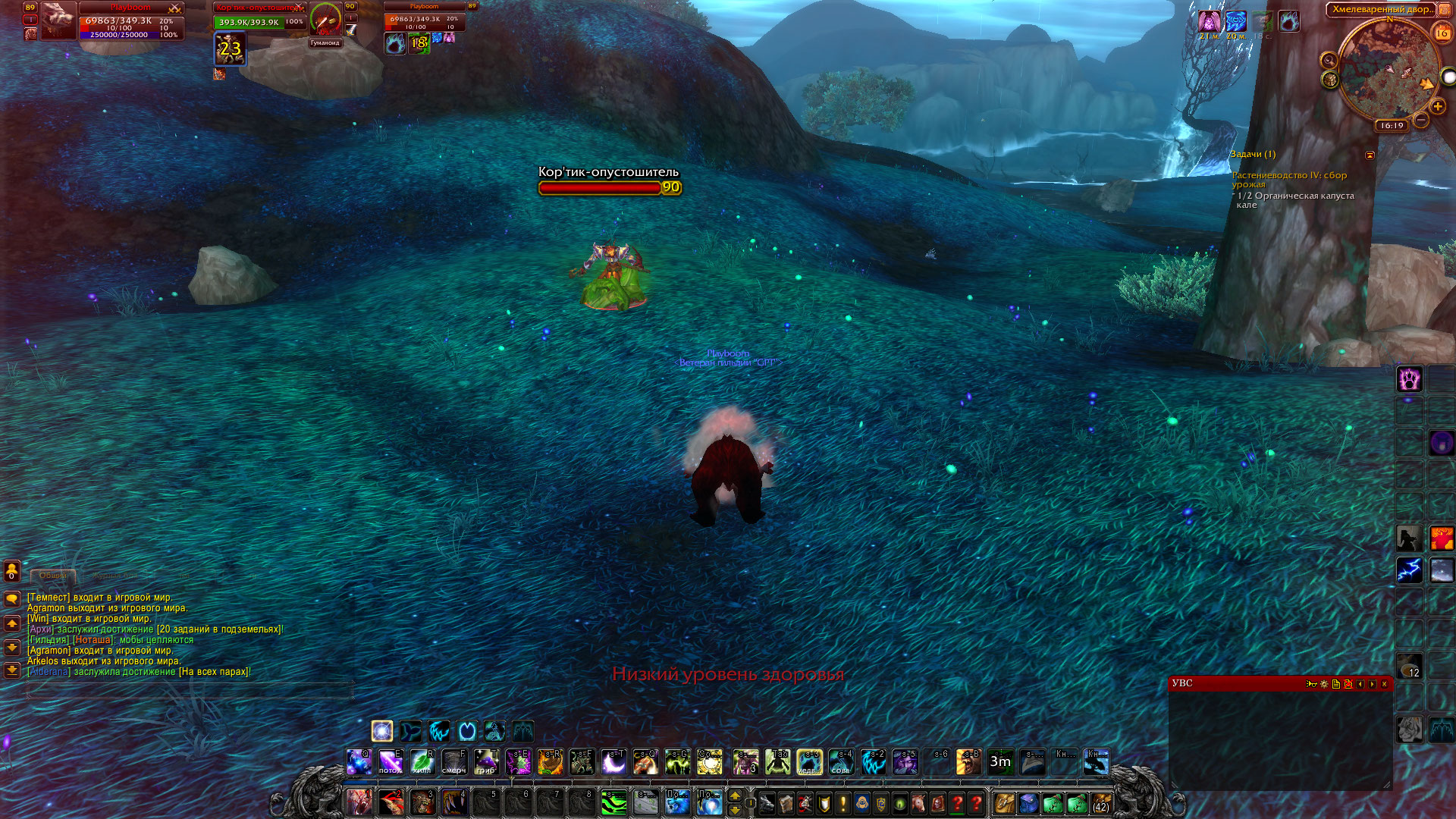Activate the blue lightning ability on side bar

pos(1409,570)
